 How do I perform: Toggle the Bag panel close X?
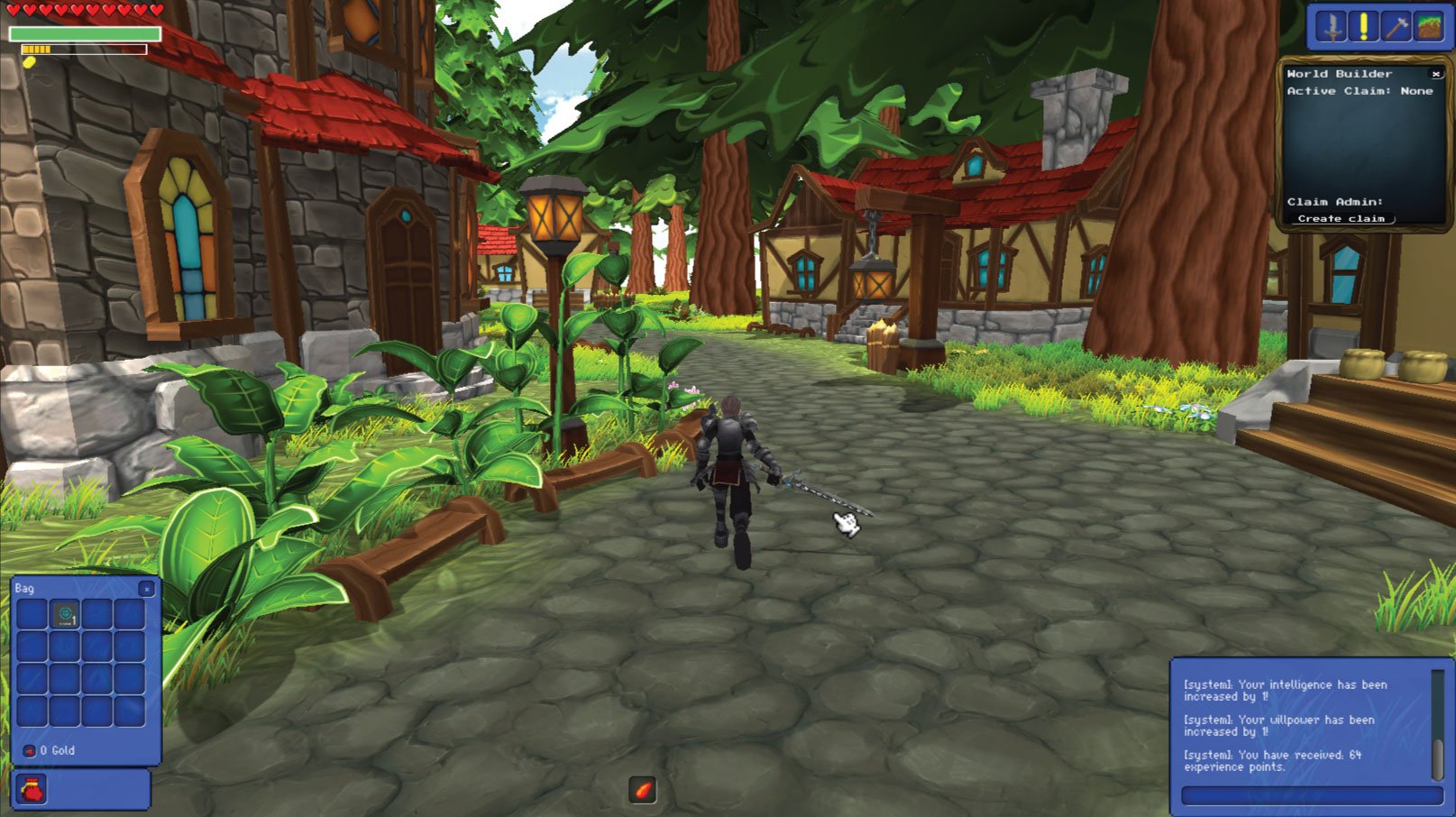(x=146, y=588)
